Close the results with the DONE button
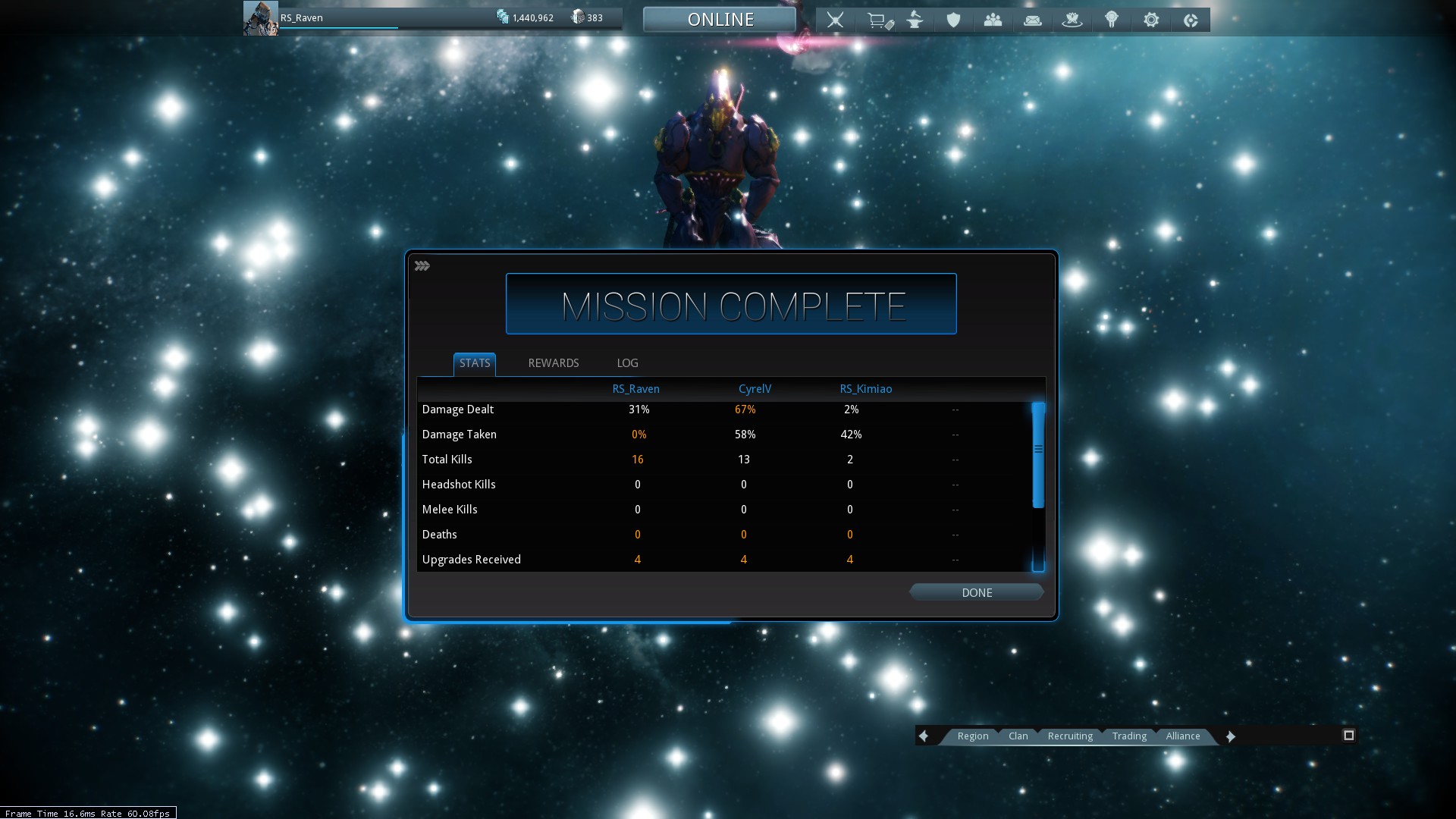This screenshot has width=1456, height=819. [976, 593]
